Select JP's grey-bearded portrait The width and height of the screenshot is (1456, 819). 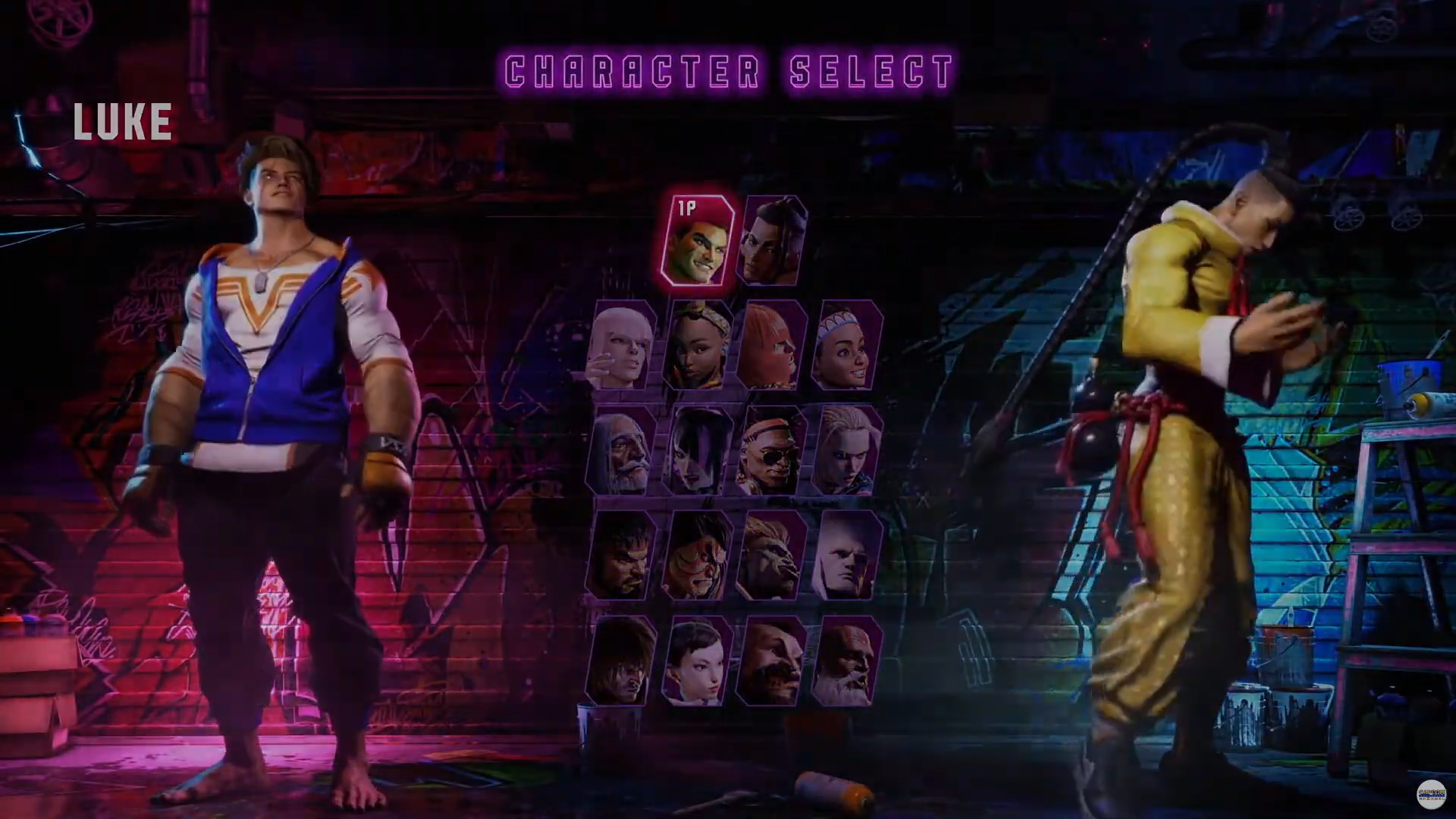click(x=622, y=451)
